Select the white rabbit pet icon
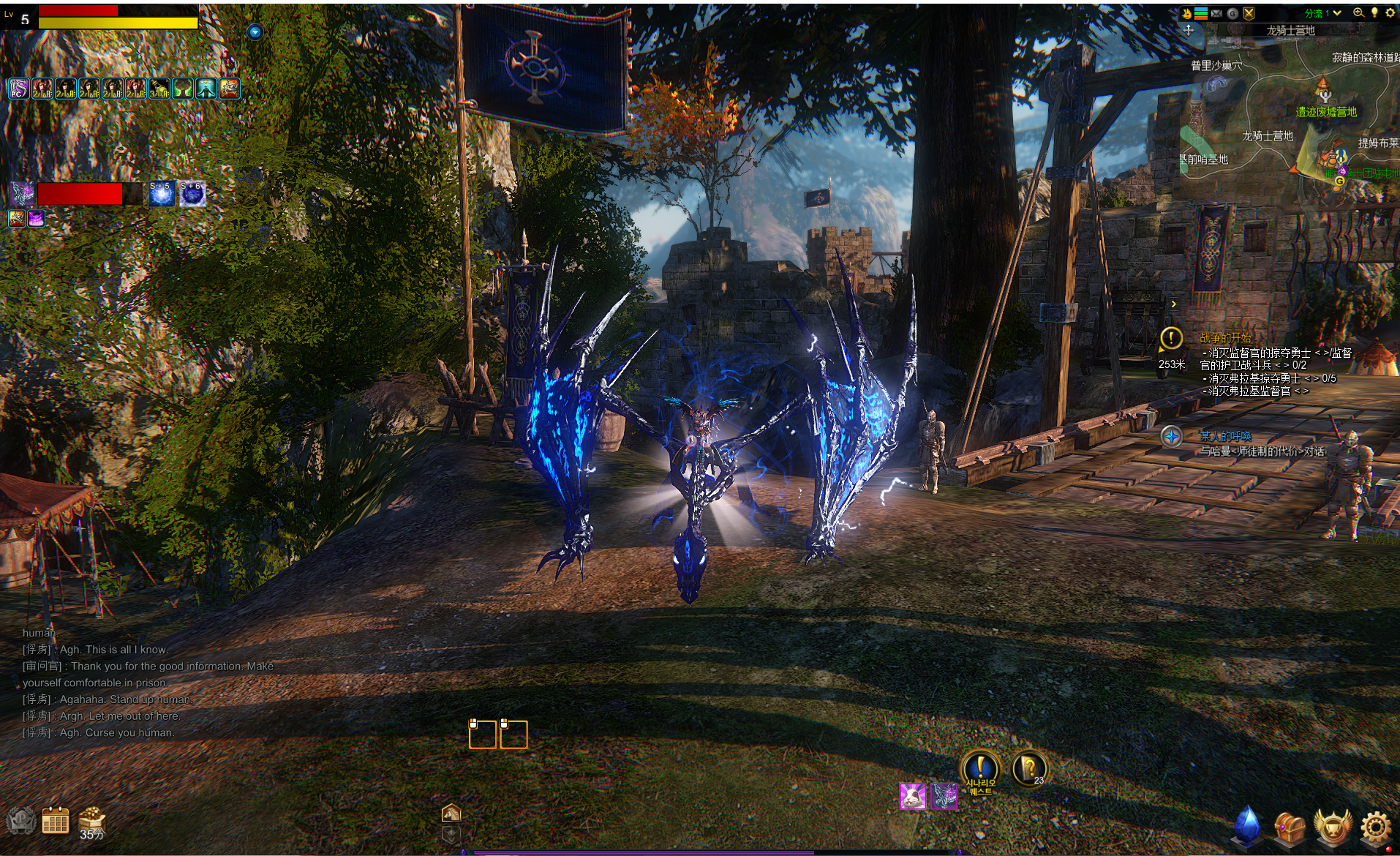The width and height of the screenshot is (1400, 856). click(x=912, y=796)
